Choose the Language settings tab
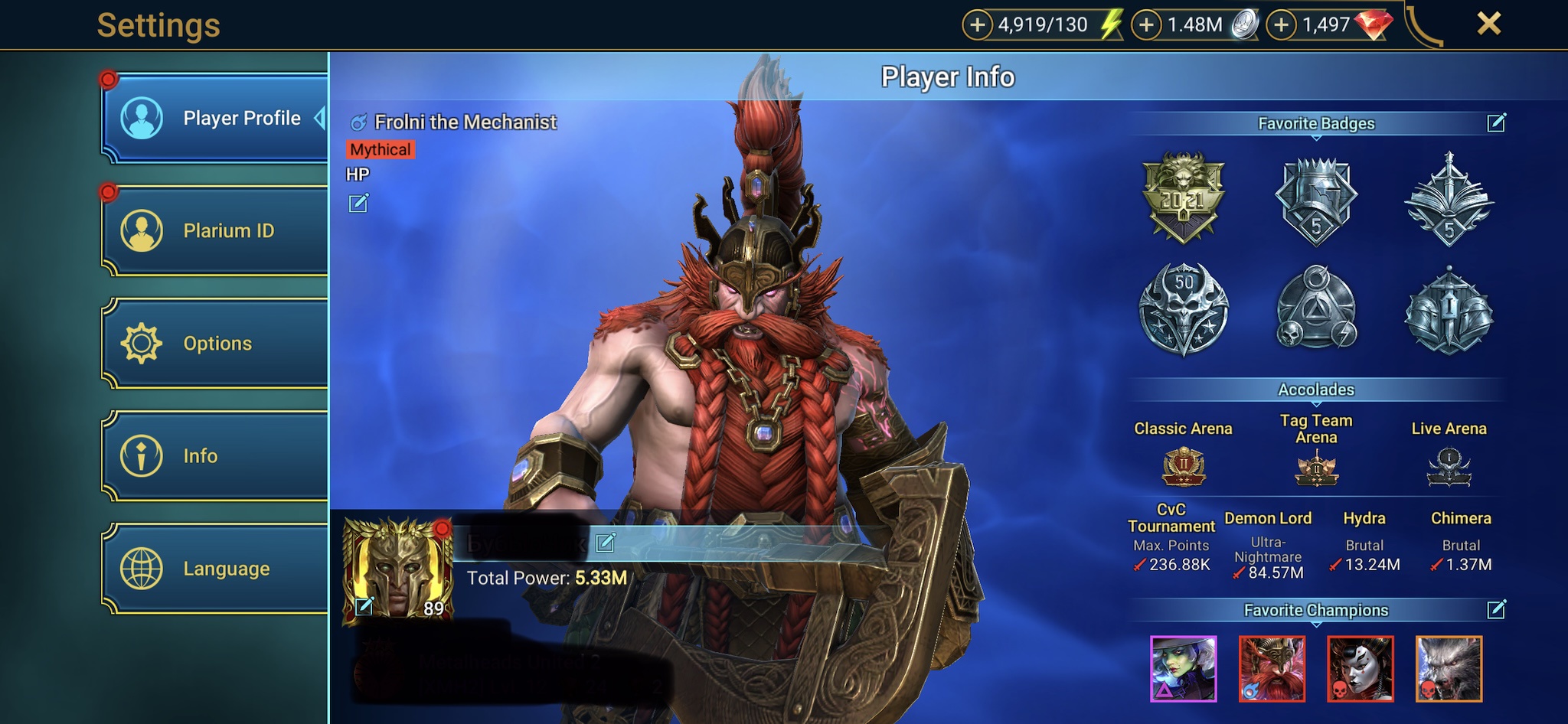 216,569
